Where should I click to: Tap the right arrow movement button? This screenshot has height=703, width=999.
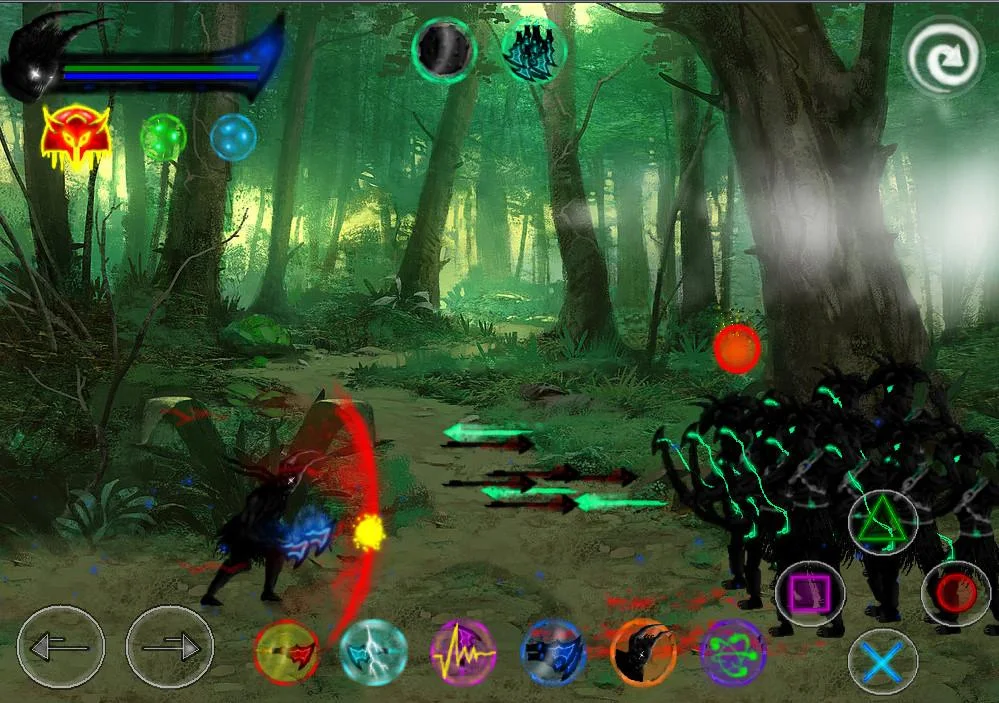(x=169, y=647)
